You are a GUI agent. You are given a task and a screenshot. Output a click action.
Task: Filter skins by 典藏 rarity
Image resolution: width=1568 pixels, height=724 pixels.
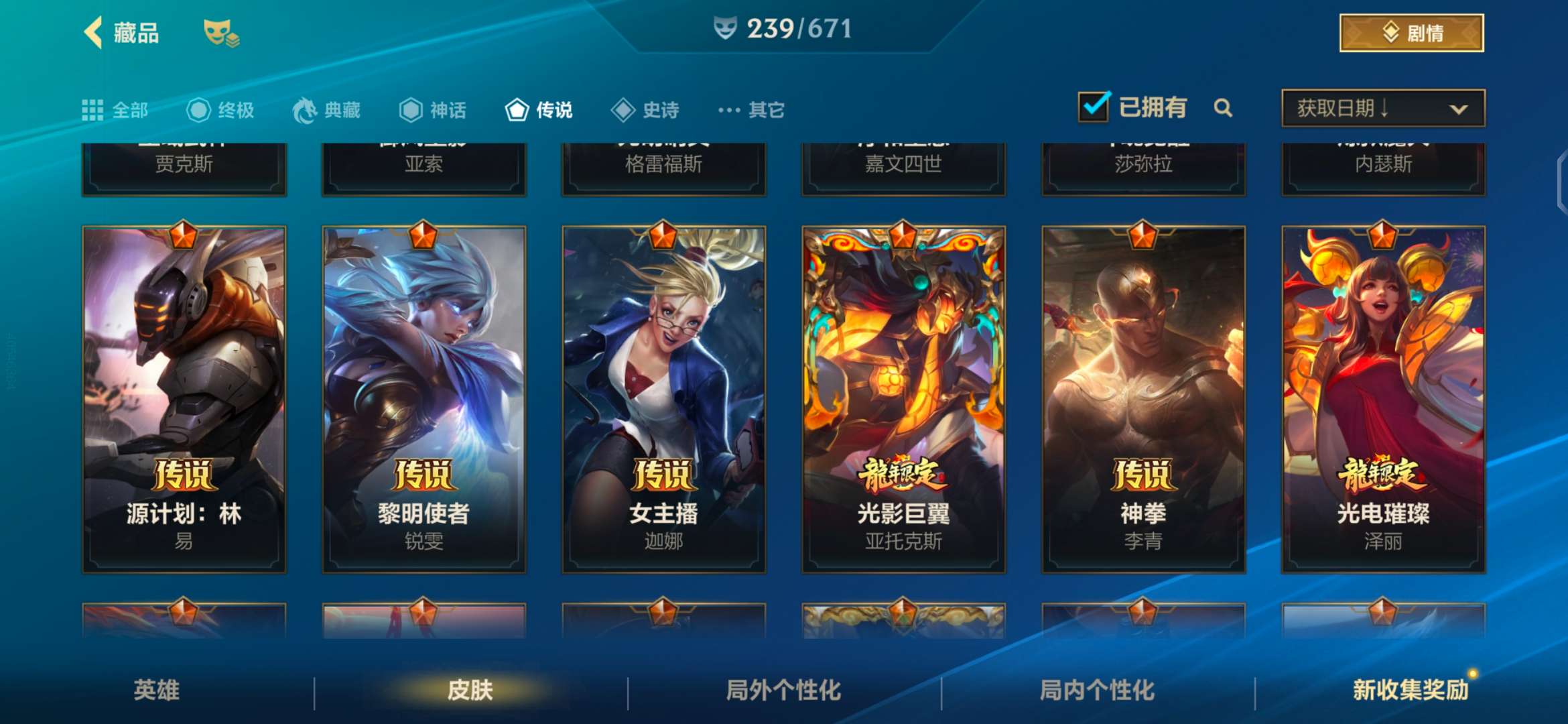click(x=327, y=110)
